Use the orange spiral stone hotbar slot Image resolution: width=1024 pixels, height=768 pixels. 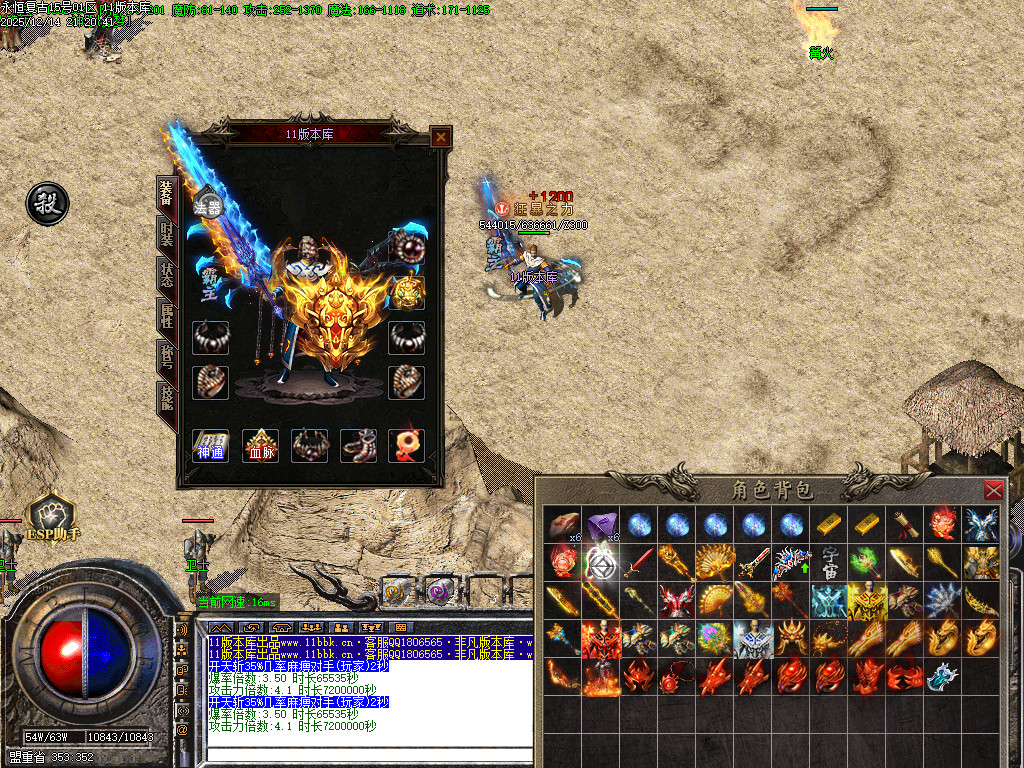click(x=397, y=590)
